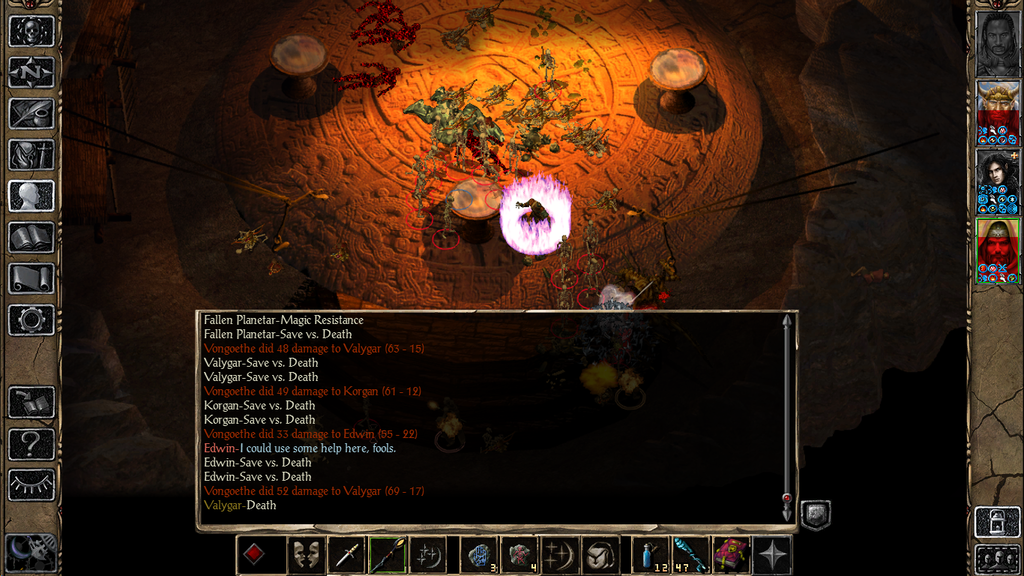Viewport: 1024px width, 576px height.
Task: Open the character record head icon
Action: [30, 196]
